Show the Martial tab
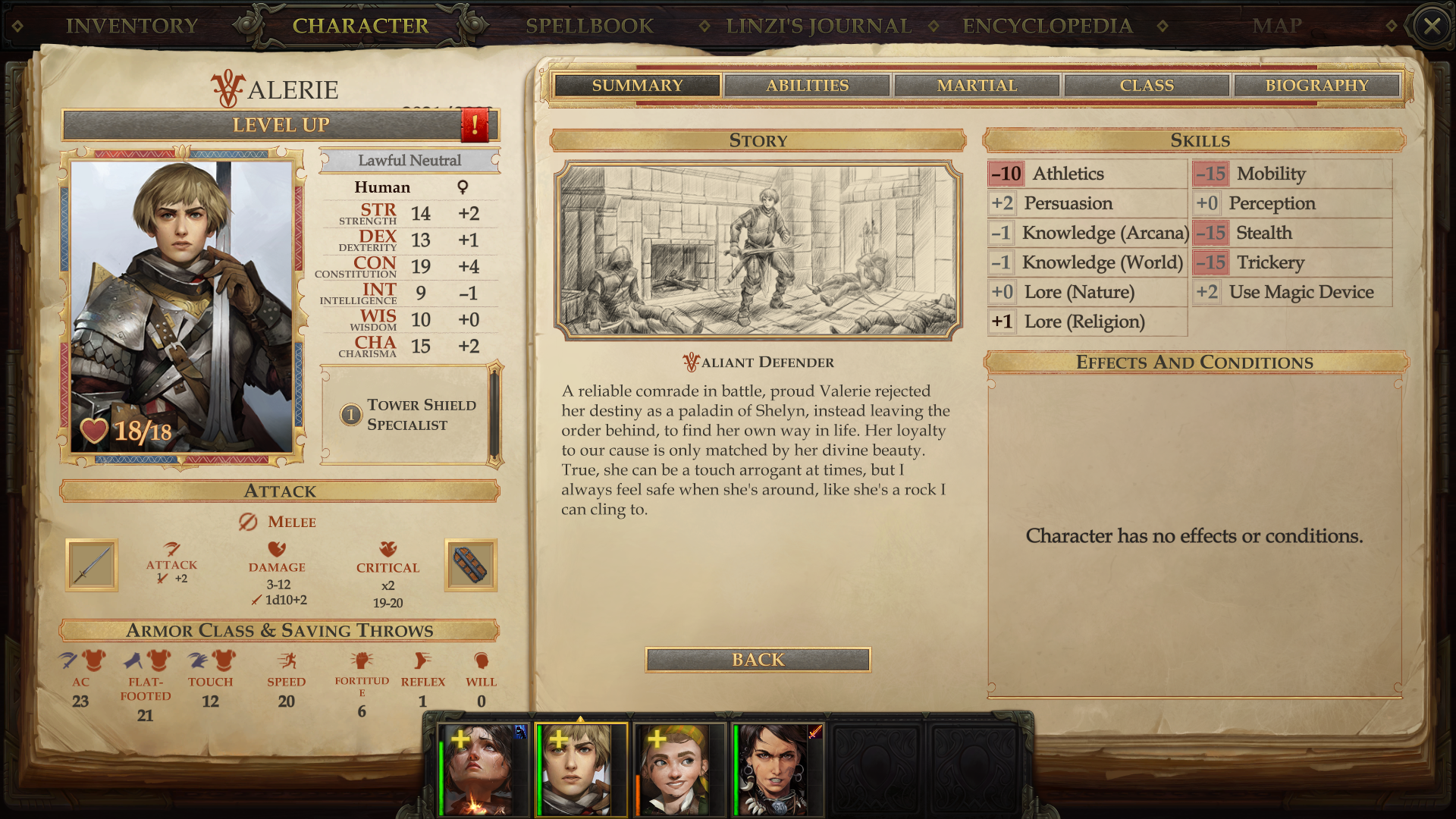Image resolution: width=1456 pixels, height=819 pixels. 977,86
